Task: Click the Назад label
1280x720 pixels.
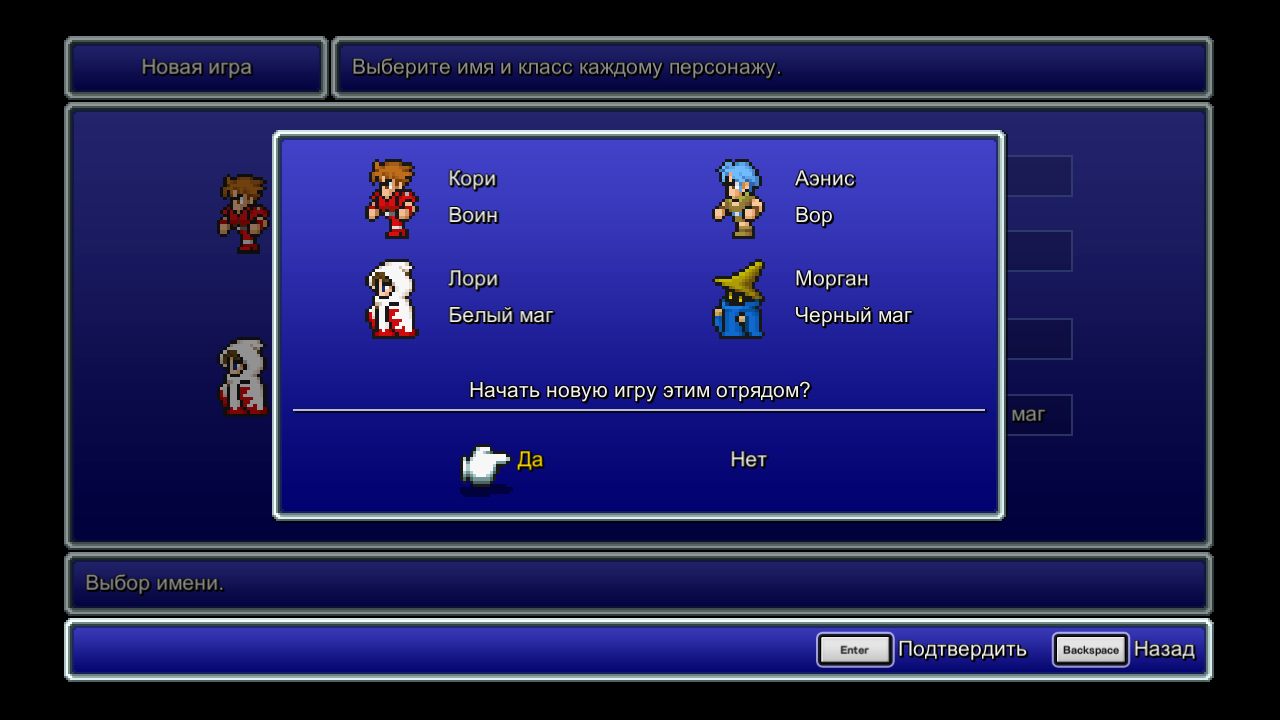Action: click(x=1163, y=649)
